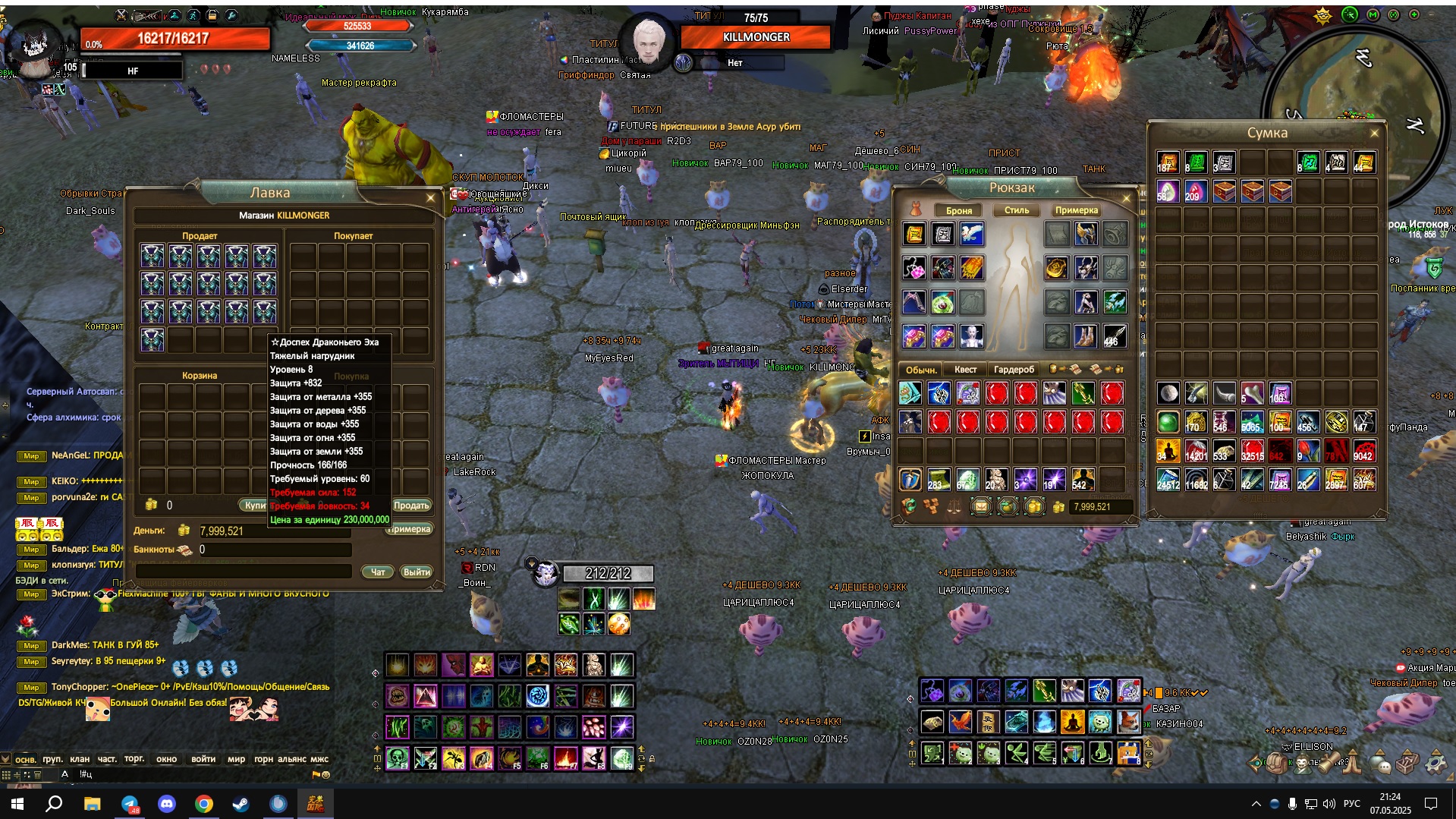Open the Windows Start menu
The image size is (1456, 819).
point(17,804)
